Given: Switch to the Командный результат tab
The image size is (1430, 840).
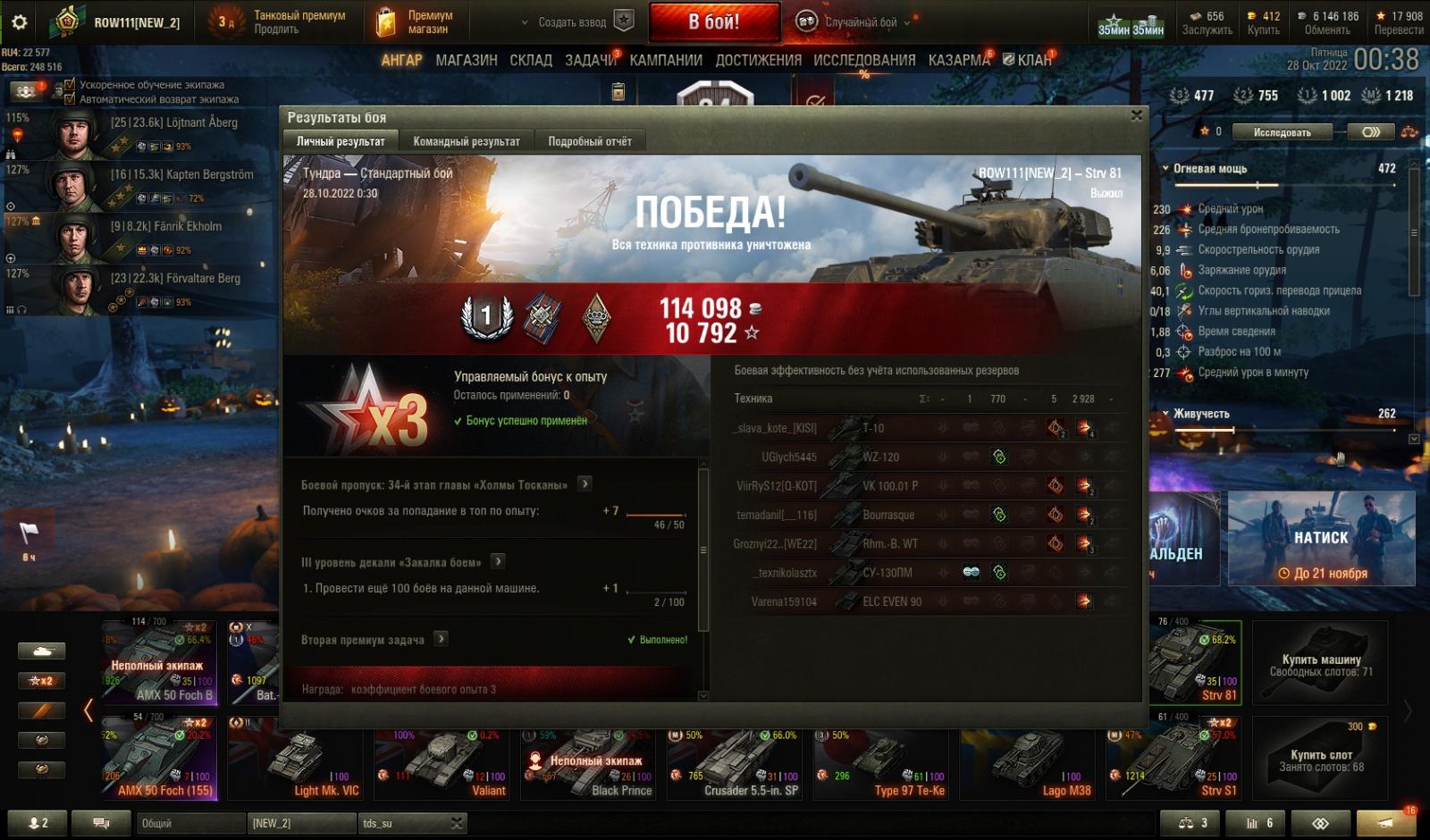Looking at the screenshot, I should (x=466, y=141).
